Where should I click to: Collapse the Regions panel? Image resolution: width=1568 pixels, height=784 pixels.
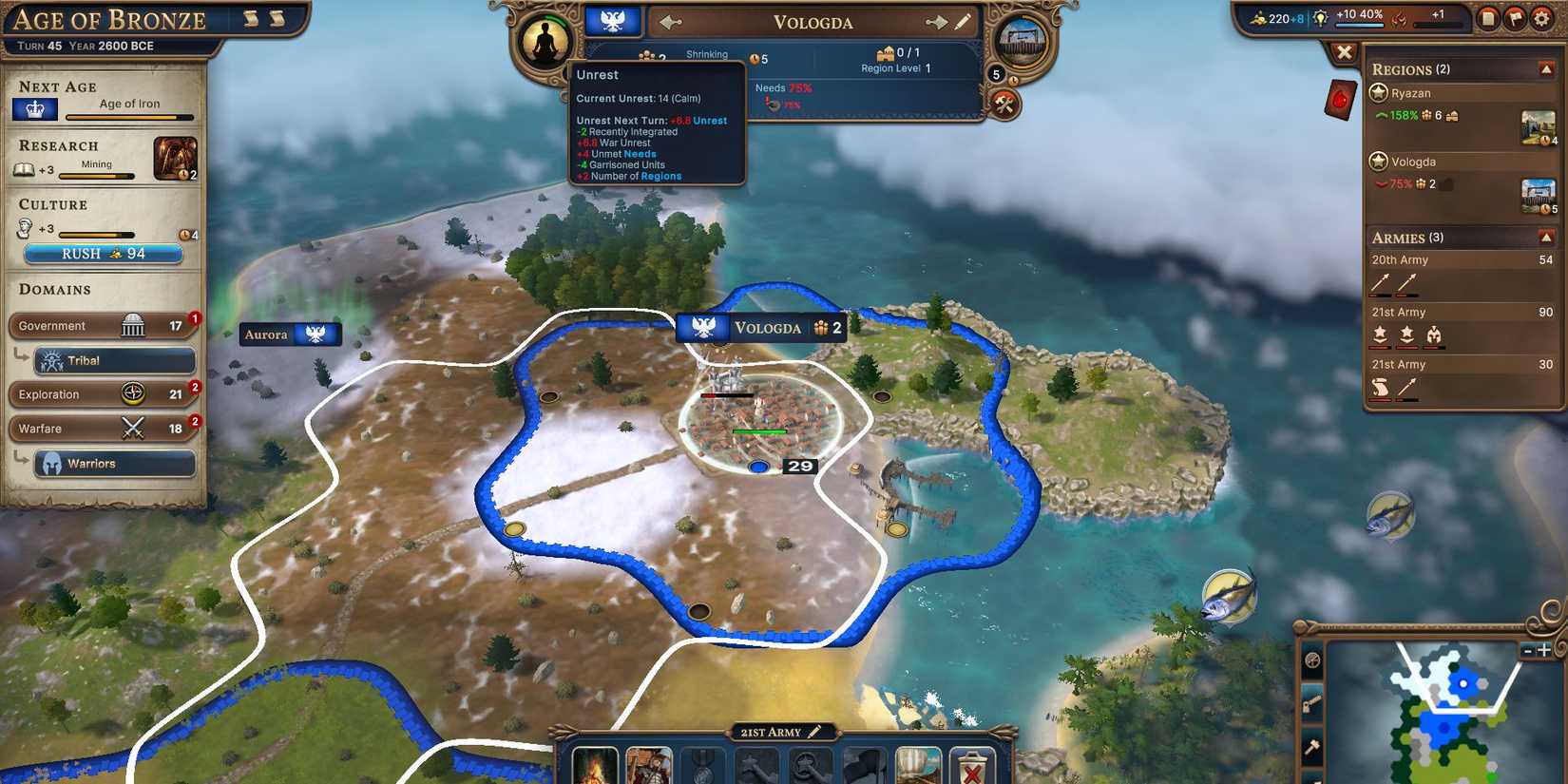(x=1545, y=68)
